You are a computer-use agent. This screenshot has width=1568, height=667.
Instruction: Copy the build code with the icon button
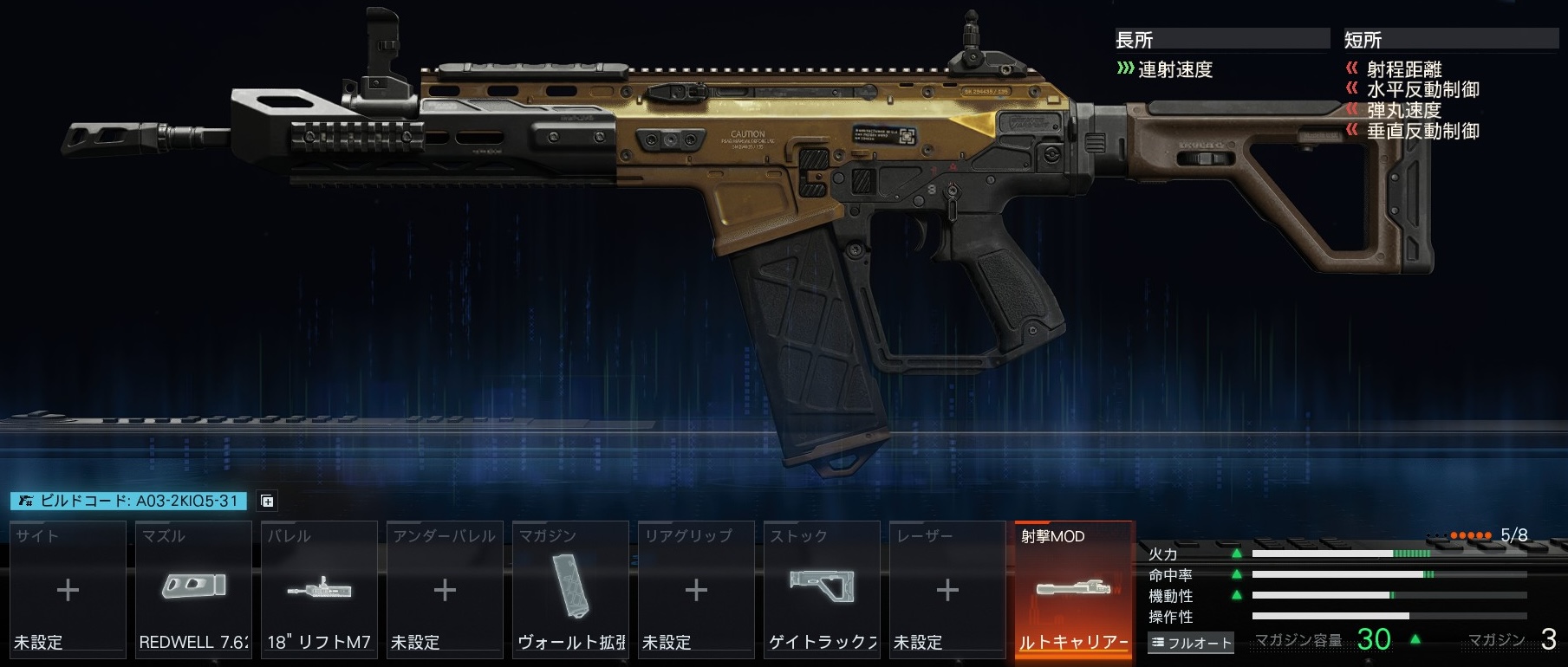[x=267, y=502]
